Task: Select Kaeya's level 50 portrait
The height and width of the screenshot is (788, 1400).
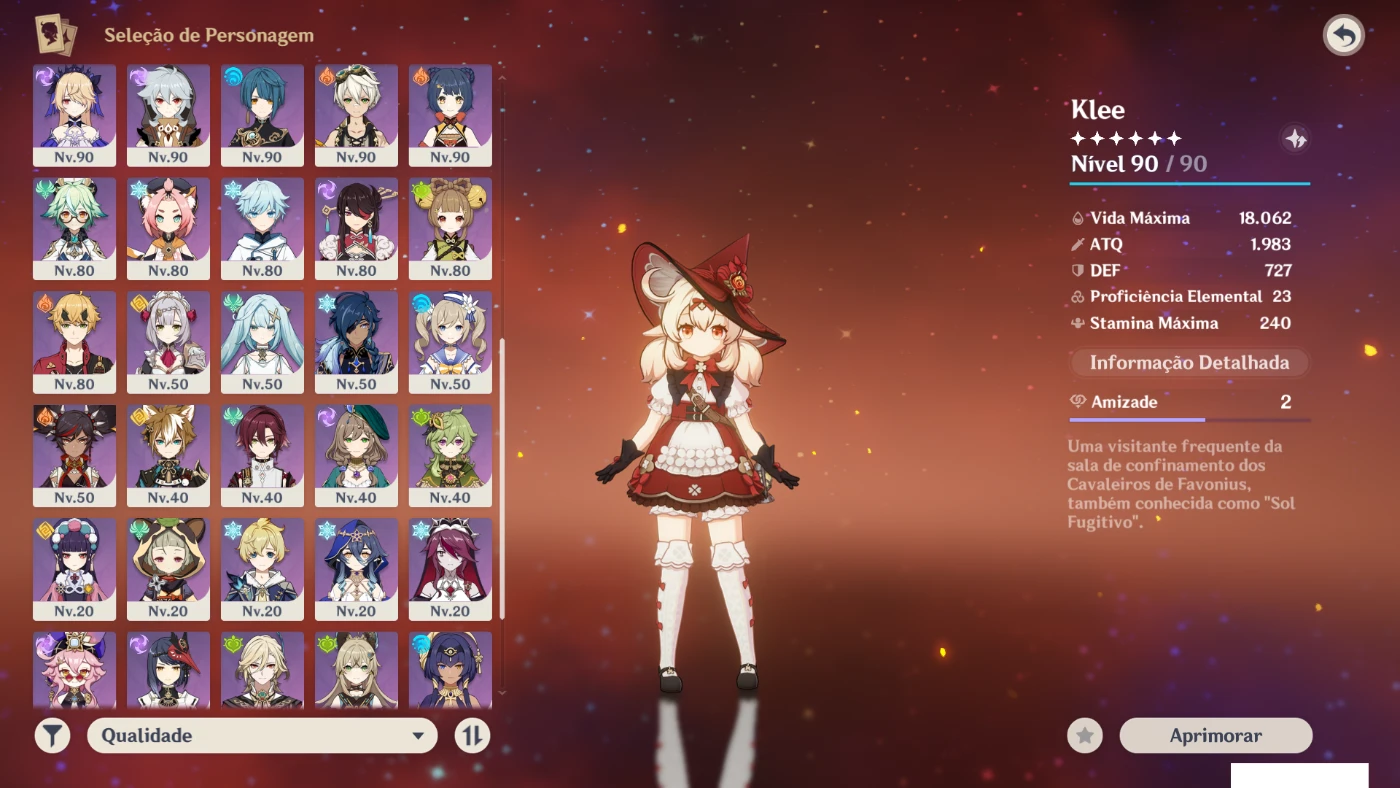Action: coord(356,341)
